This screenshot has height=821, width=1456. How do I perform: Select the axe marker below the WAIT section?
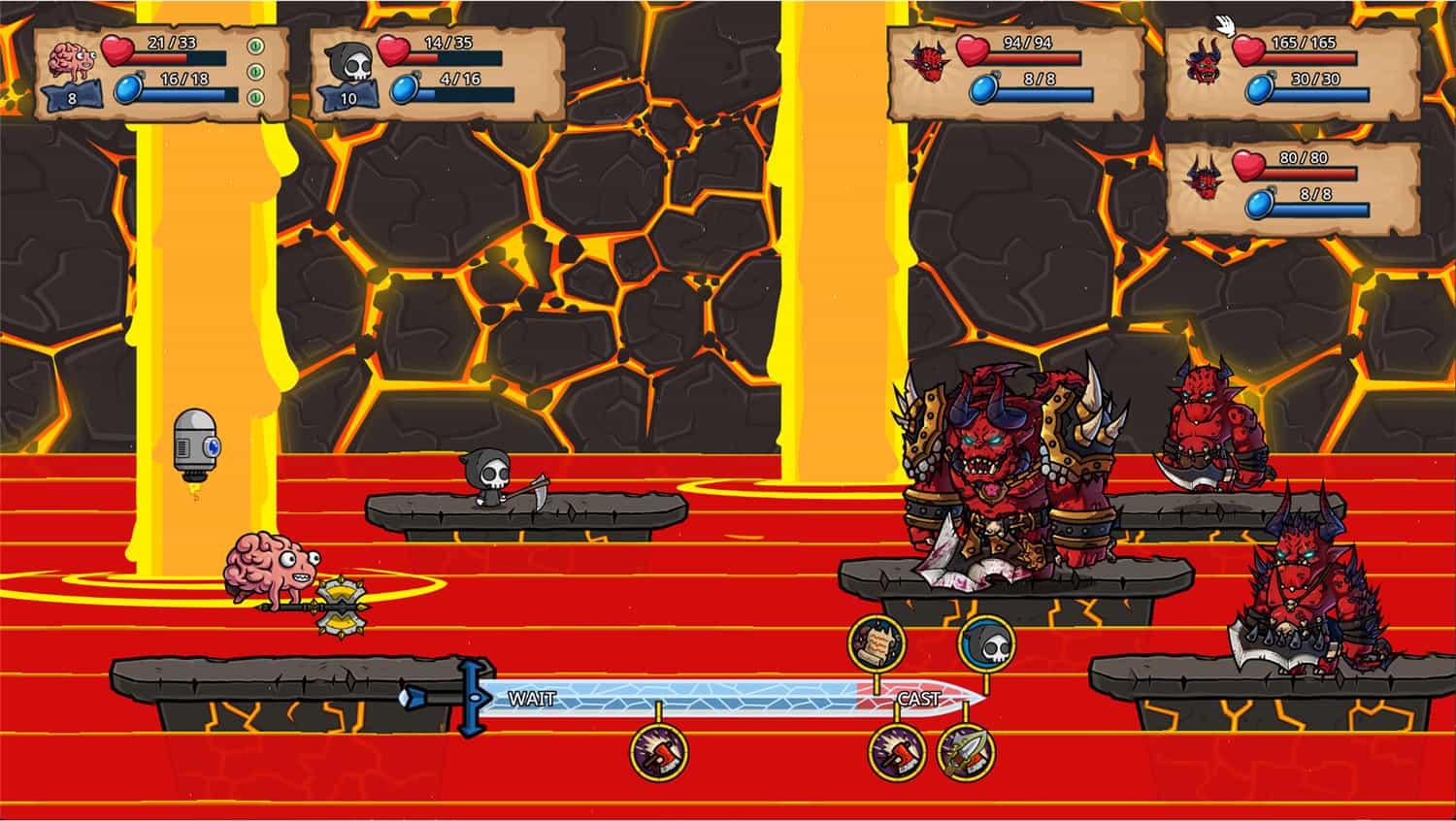(659, 752)
